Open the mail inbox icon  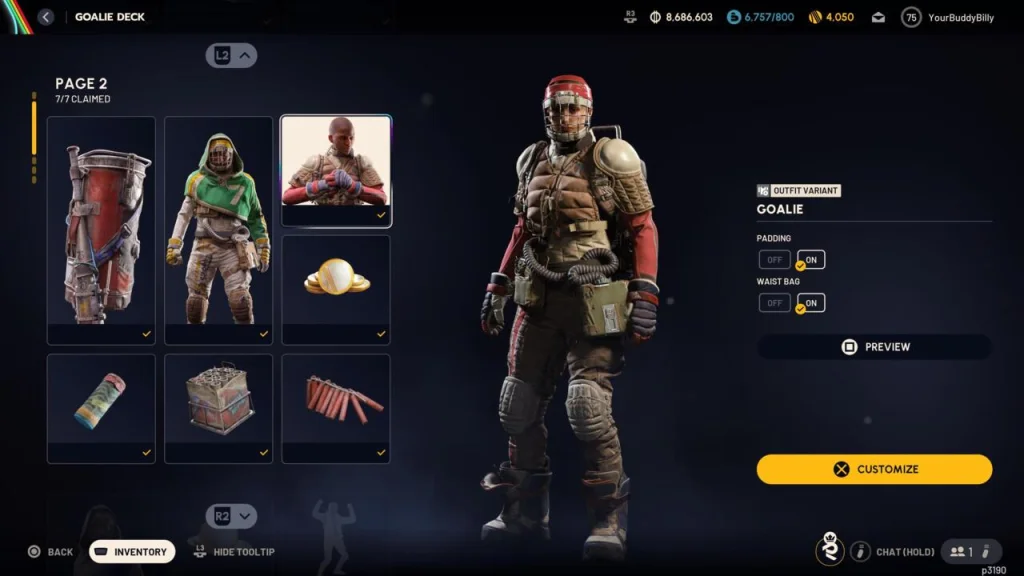click(878, 17)
